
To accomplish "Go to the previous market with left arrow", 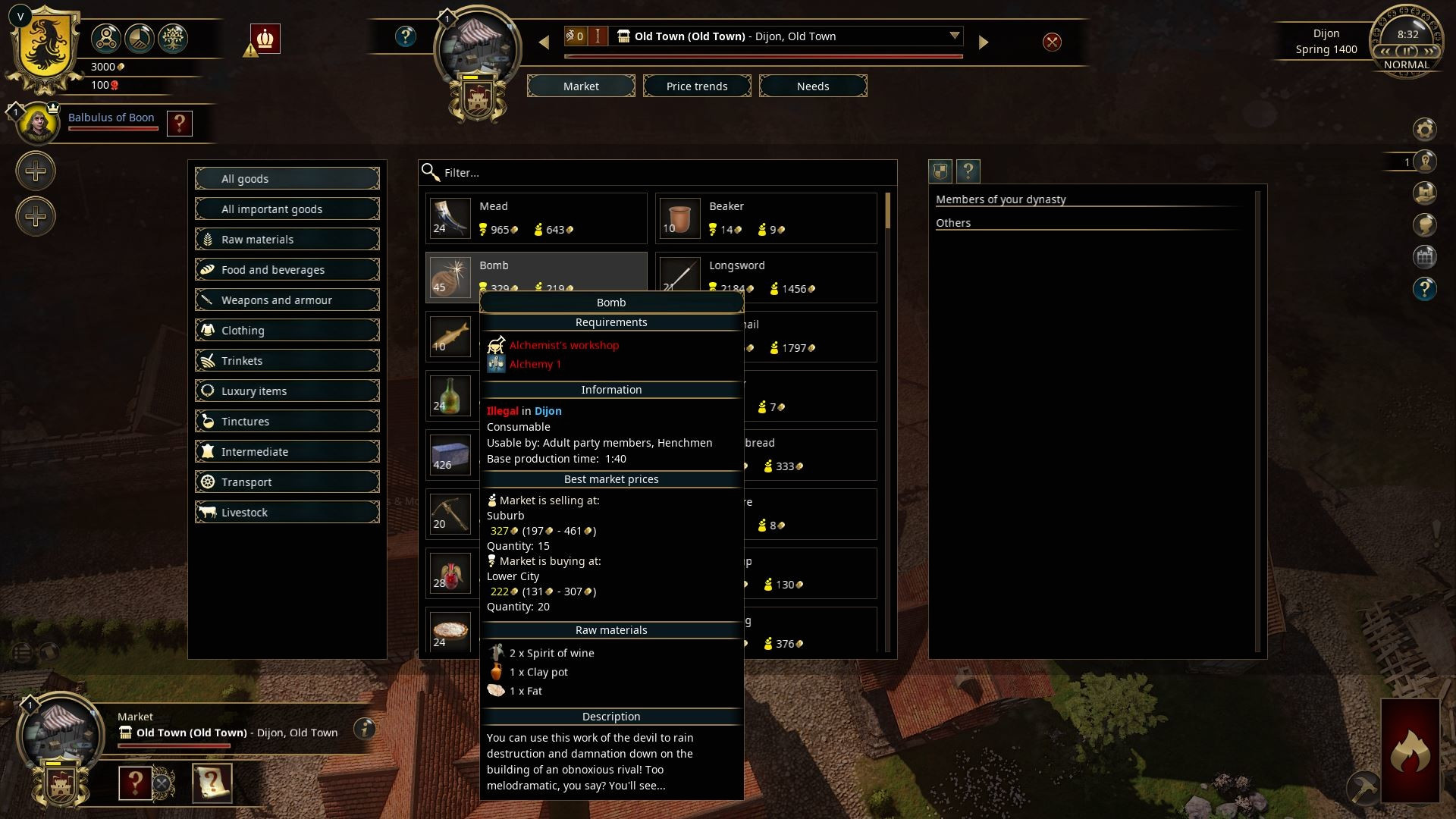I will click(544, 42).
